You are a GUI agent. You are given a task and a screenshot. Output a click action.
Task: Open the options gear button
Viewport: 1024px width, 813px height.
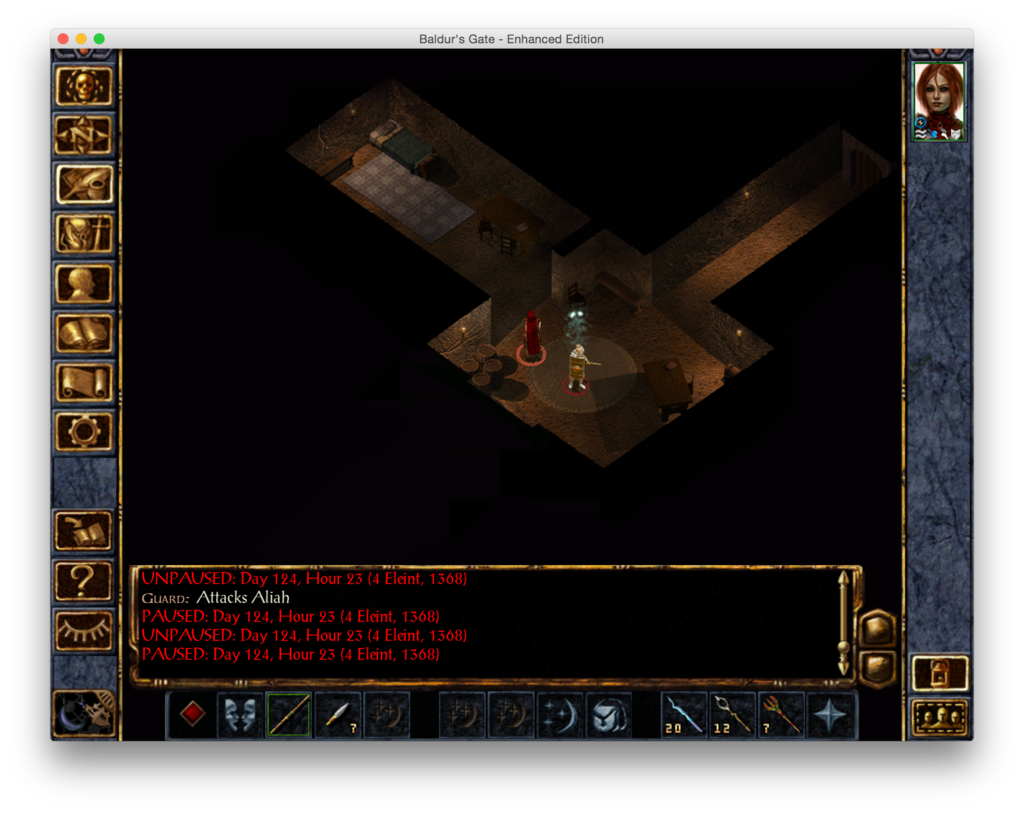84,431
